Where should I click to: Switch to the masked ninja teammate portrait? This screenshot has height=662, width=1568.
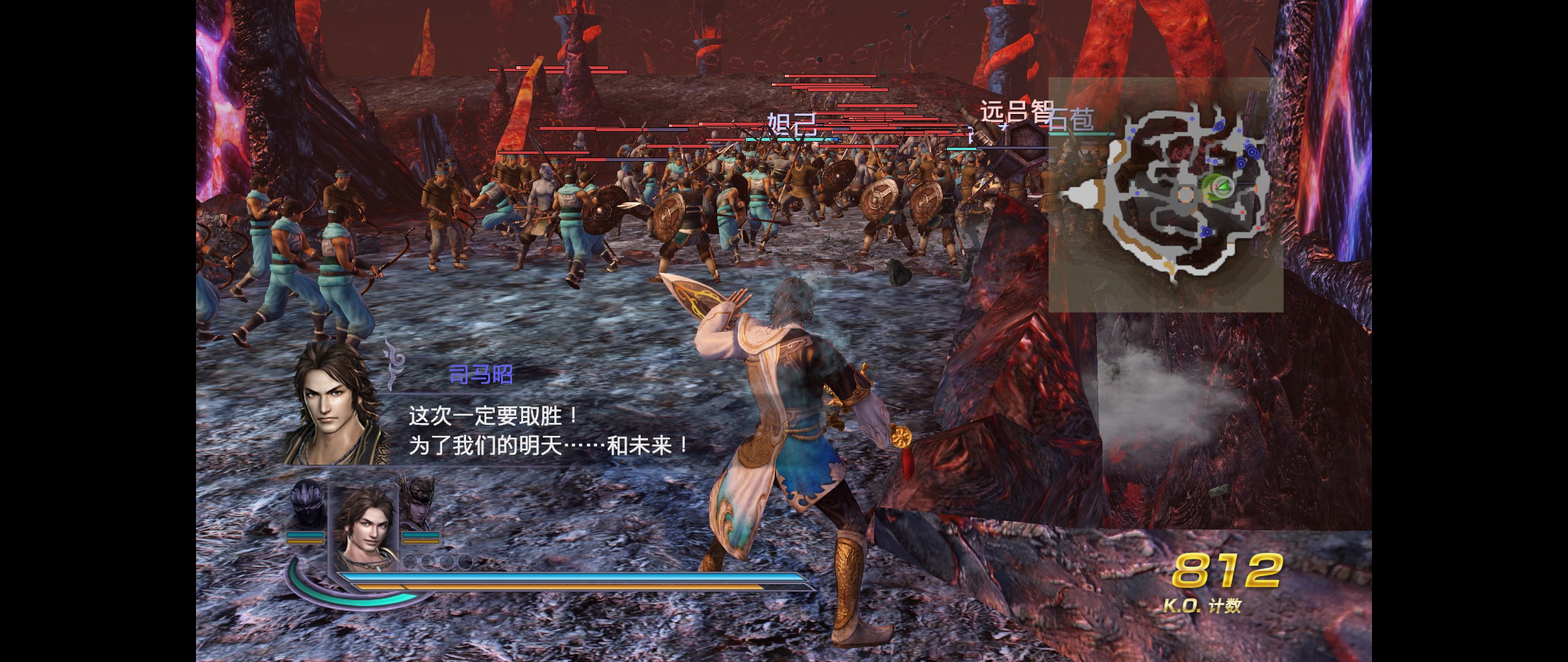[x=307, y=506]
